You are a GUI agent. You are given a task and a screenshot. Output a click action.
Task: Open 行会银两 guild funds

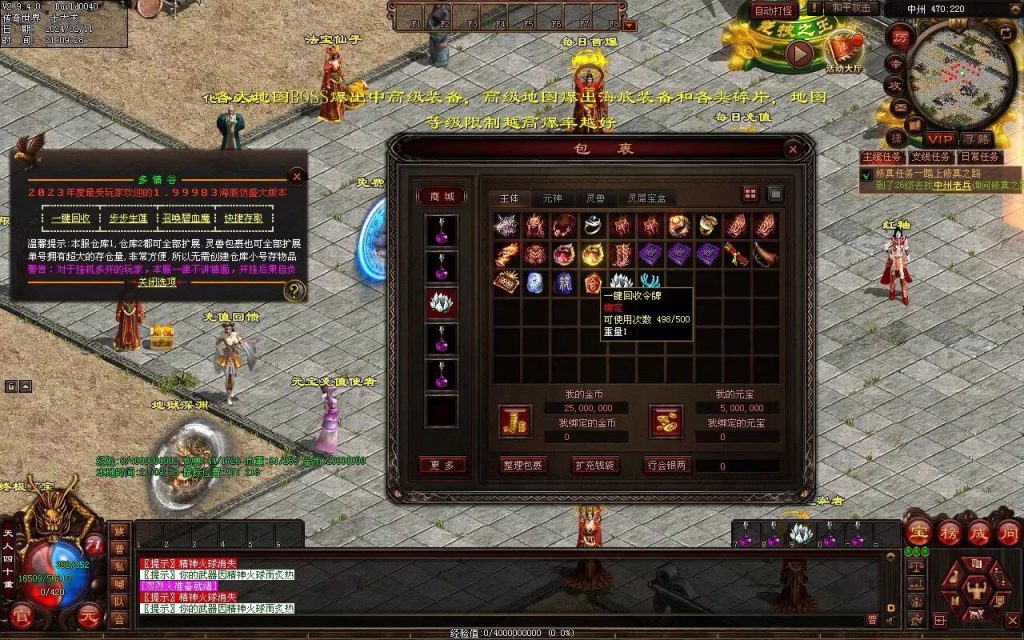pos(668,465)
